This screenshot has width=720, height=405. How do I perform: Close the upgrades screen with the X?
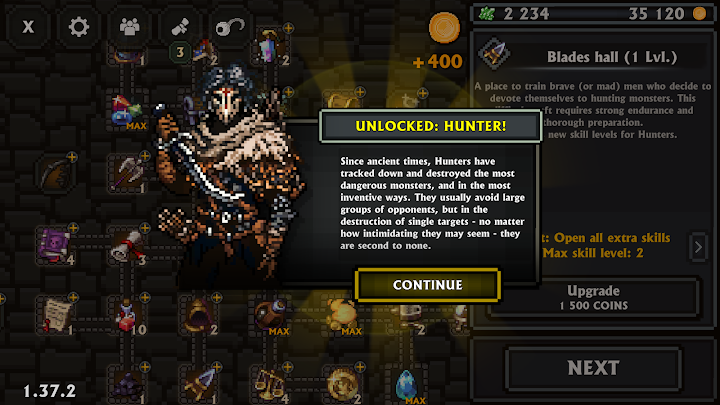pos(28,27)
